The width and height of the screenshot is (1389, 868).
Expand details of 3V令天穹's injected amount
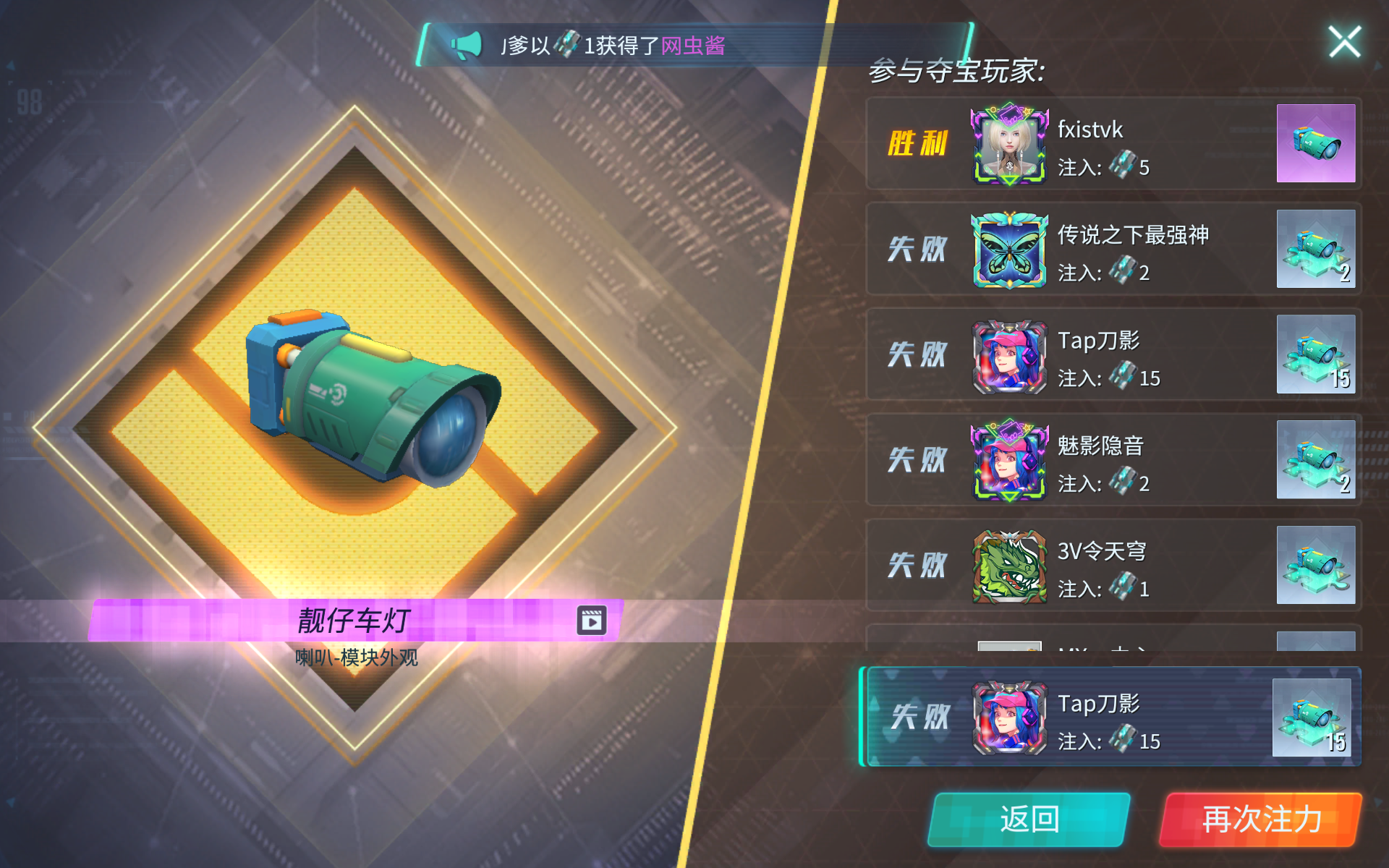[x=1117, y=589]
